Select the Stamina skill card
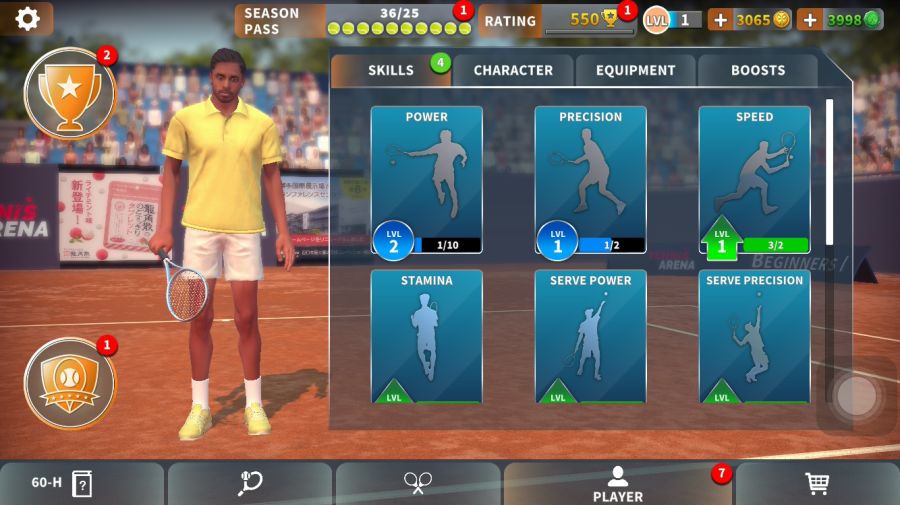This screenshot has height=505, width=900. click(427, 336)
